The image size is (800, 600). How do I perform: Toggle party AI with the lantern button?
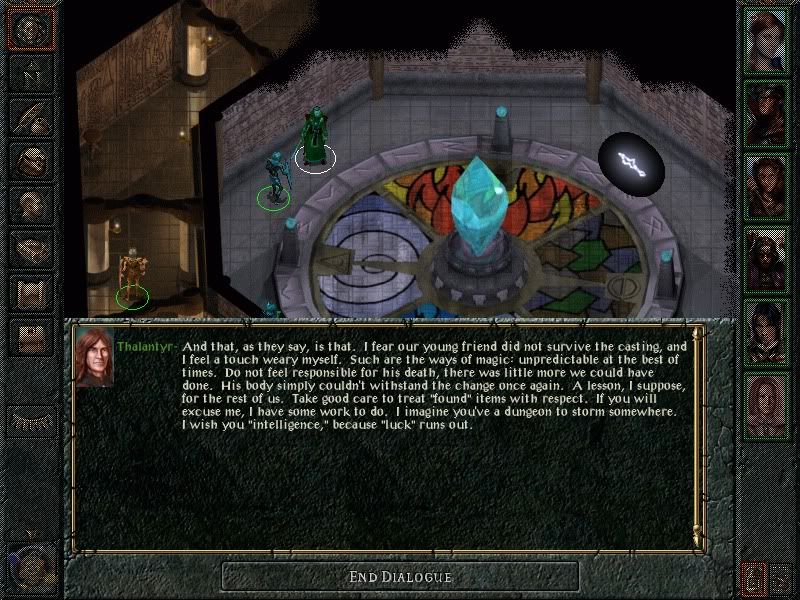pos(752,577)
